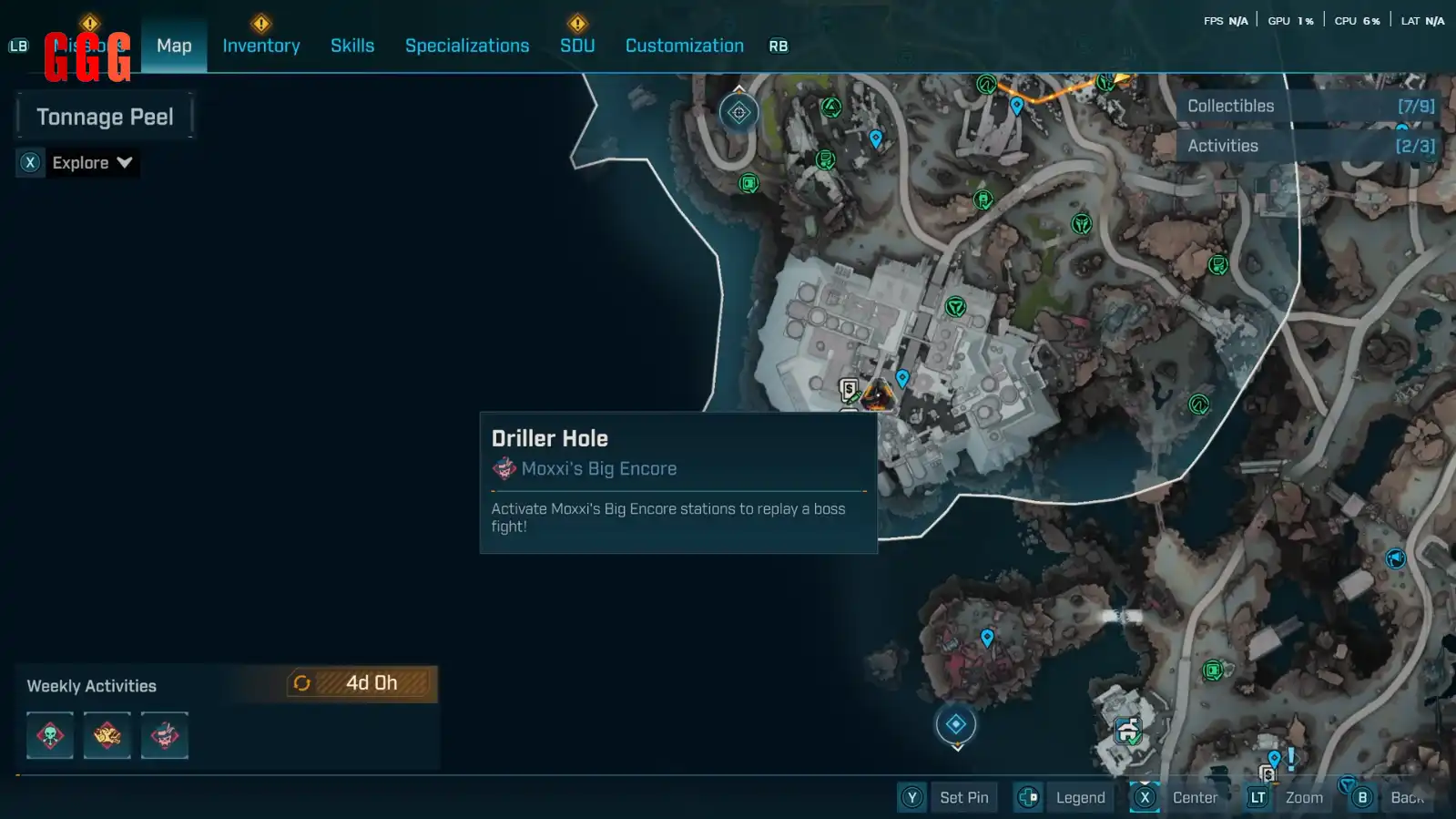The image size is (1456, 819).
Task: Show the Collectibles list
Action: click(x=1309, y=106)
